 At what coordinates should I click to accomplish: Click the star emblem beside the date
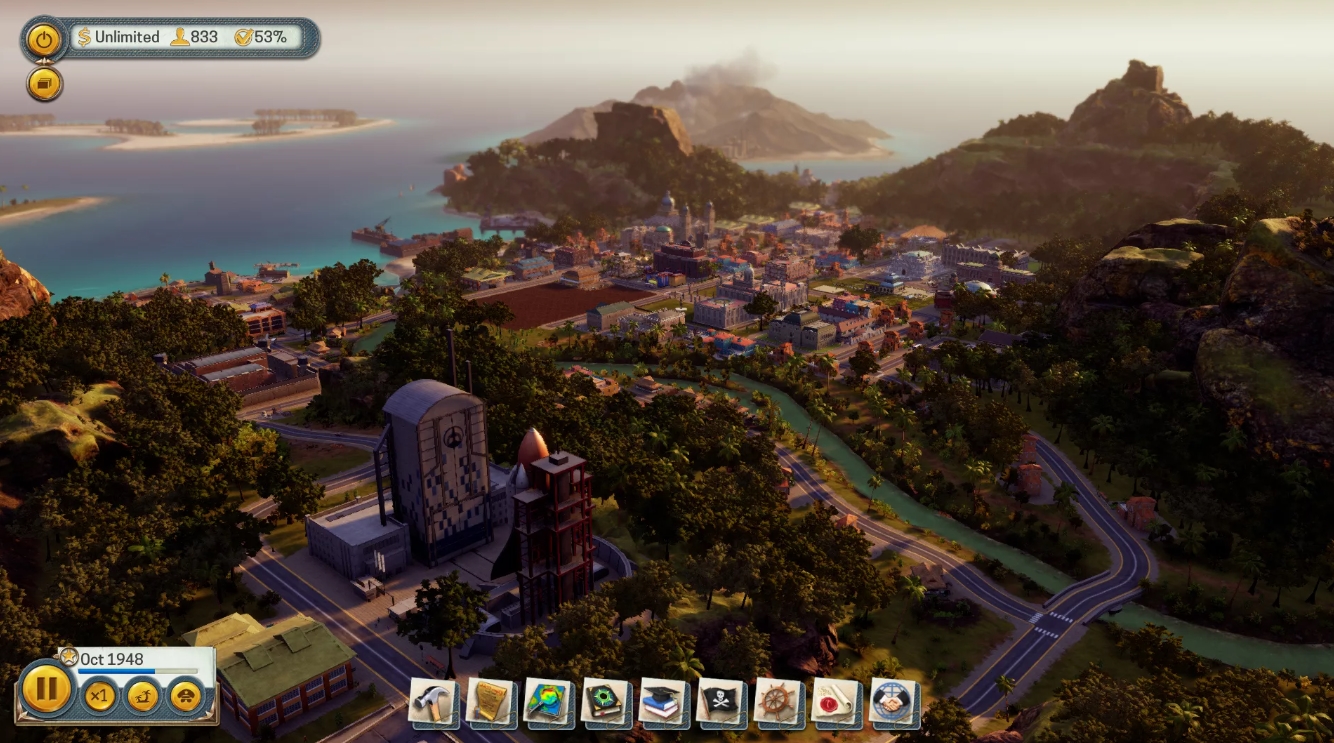[68, 656]
